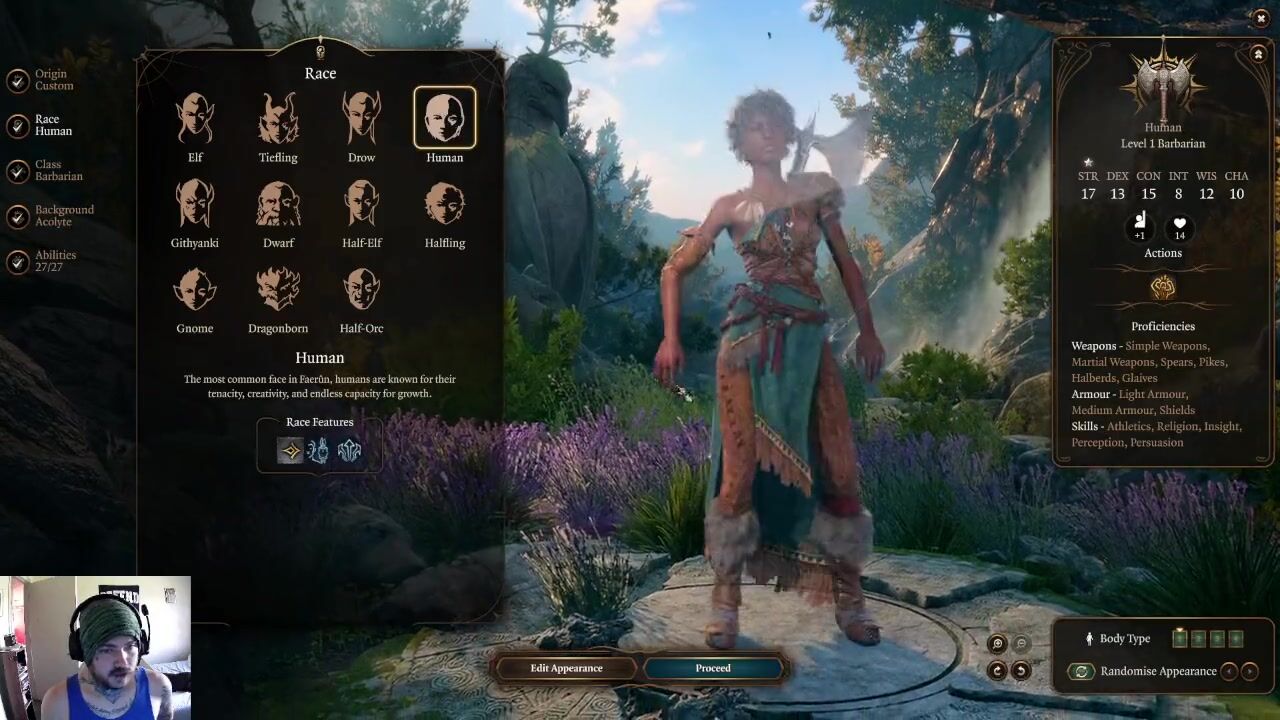The width and height of the screenshot is (1280, 720).
Task: Select the Githyanki race
Action: (195, 204)
